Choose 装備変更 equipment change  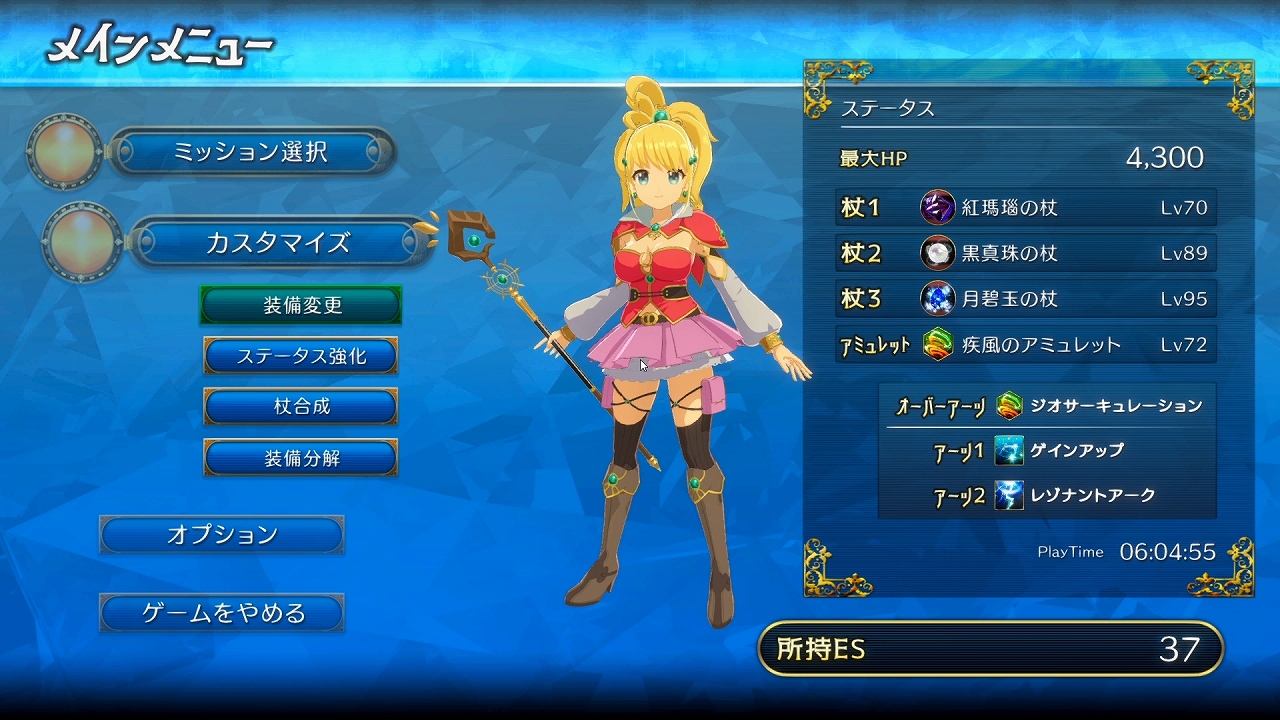tap(301, 305)
